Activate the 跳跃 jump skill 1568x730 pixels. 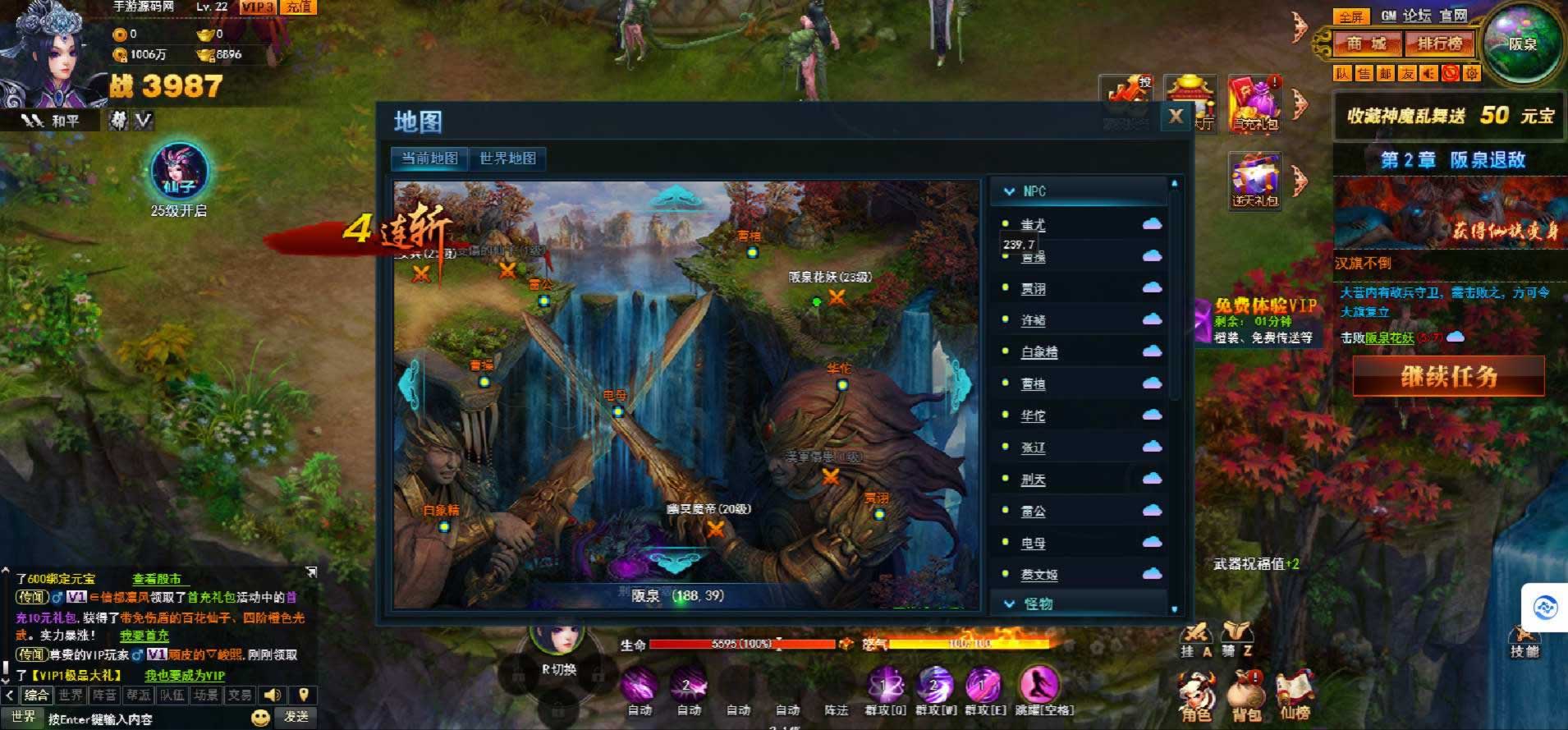[1038, 686]
